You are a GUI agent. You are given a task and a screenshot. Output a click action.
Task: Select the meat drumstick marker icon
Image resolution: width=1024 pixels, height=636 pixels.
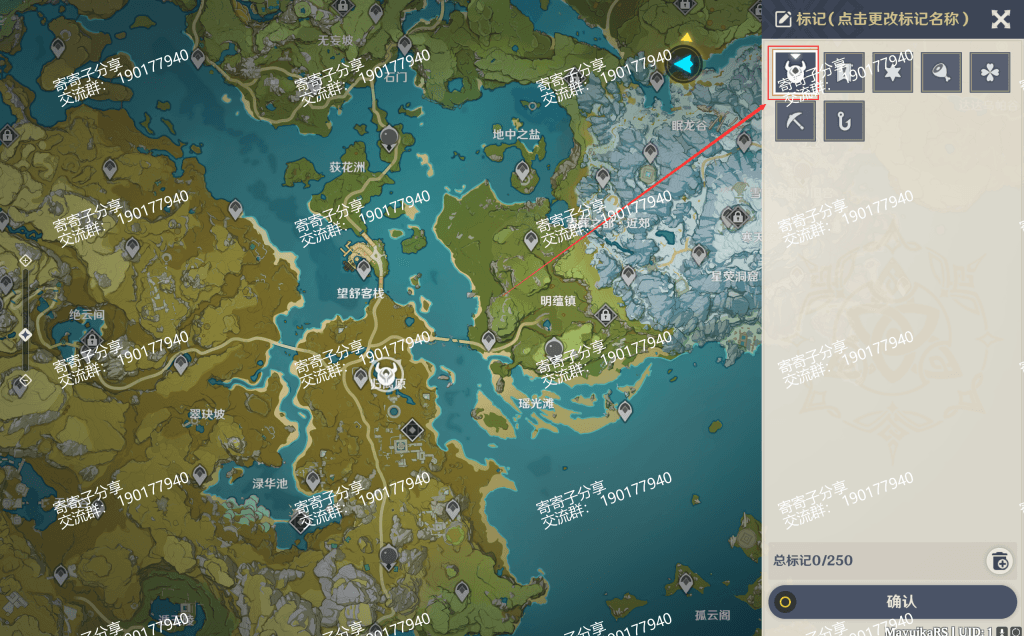(x=941, y=72)
